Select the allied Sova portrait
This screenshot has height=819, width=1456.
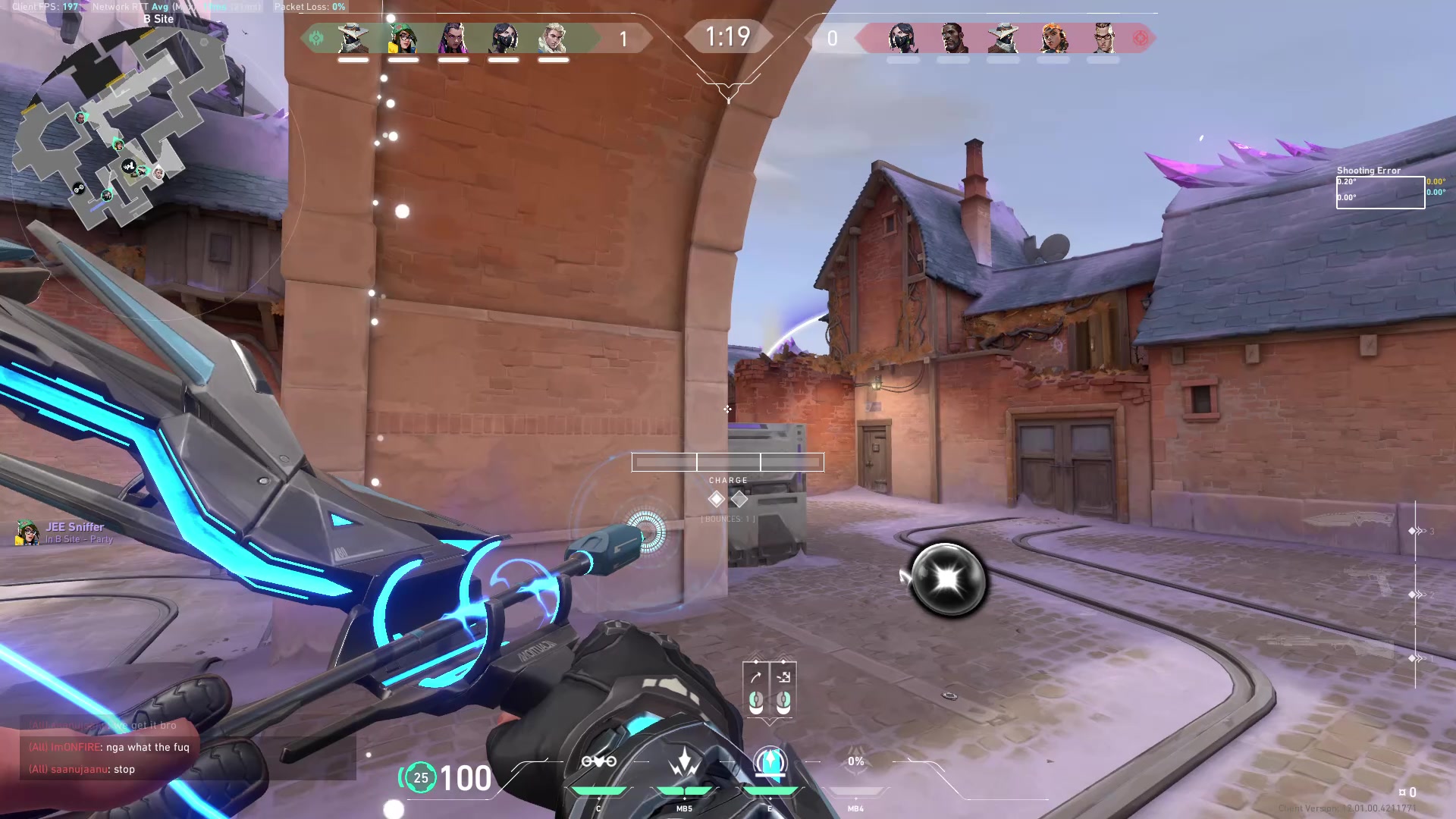point(553,38)
